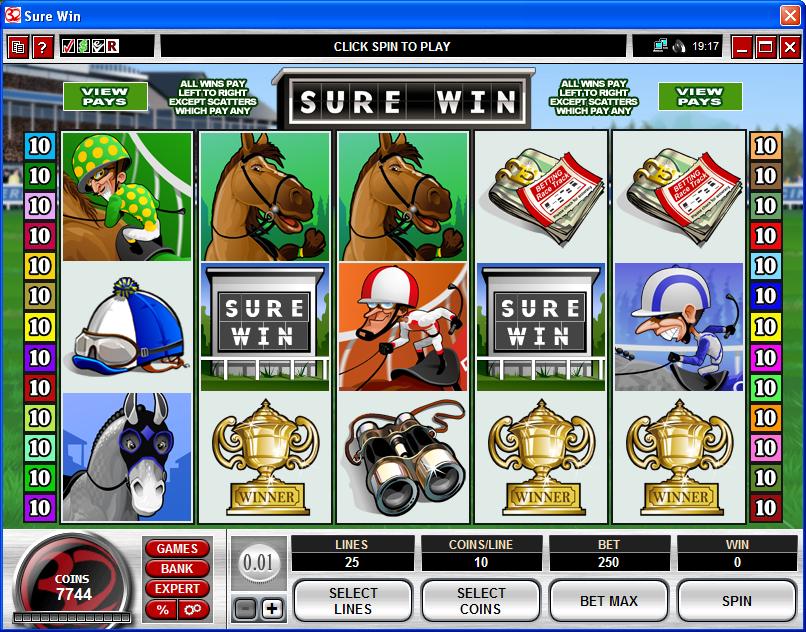Image resolution: width=806 pixels, height=632 pixels.
Task: Click the red percent statistics button
Action: (161, 609)
